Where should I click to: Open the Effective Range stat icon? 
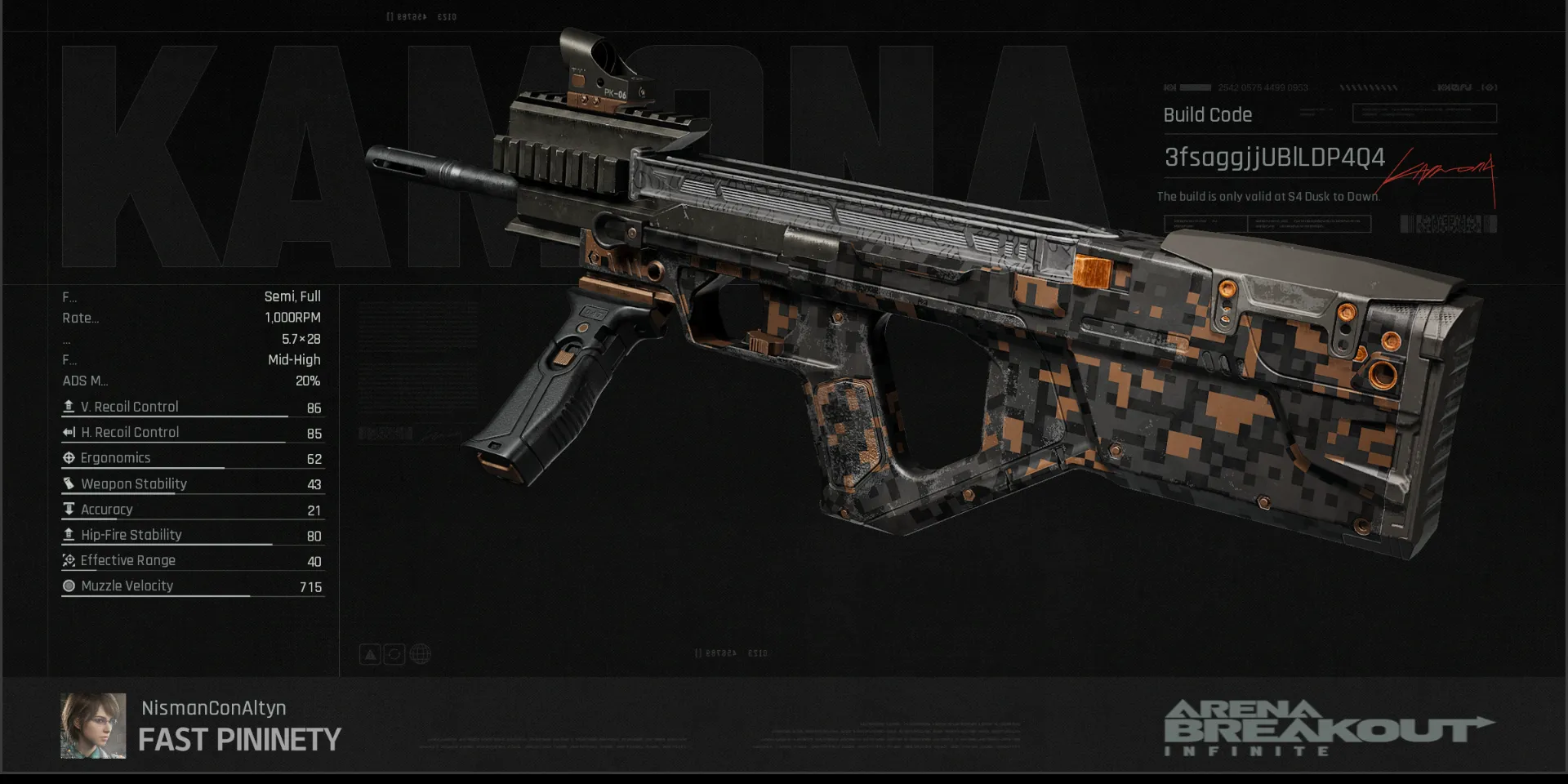tap(69, 560)
